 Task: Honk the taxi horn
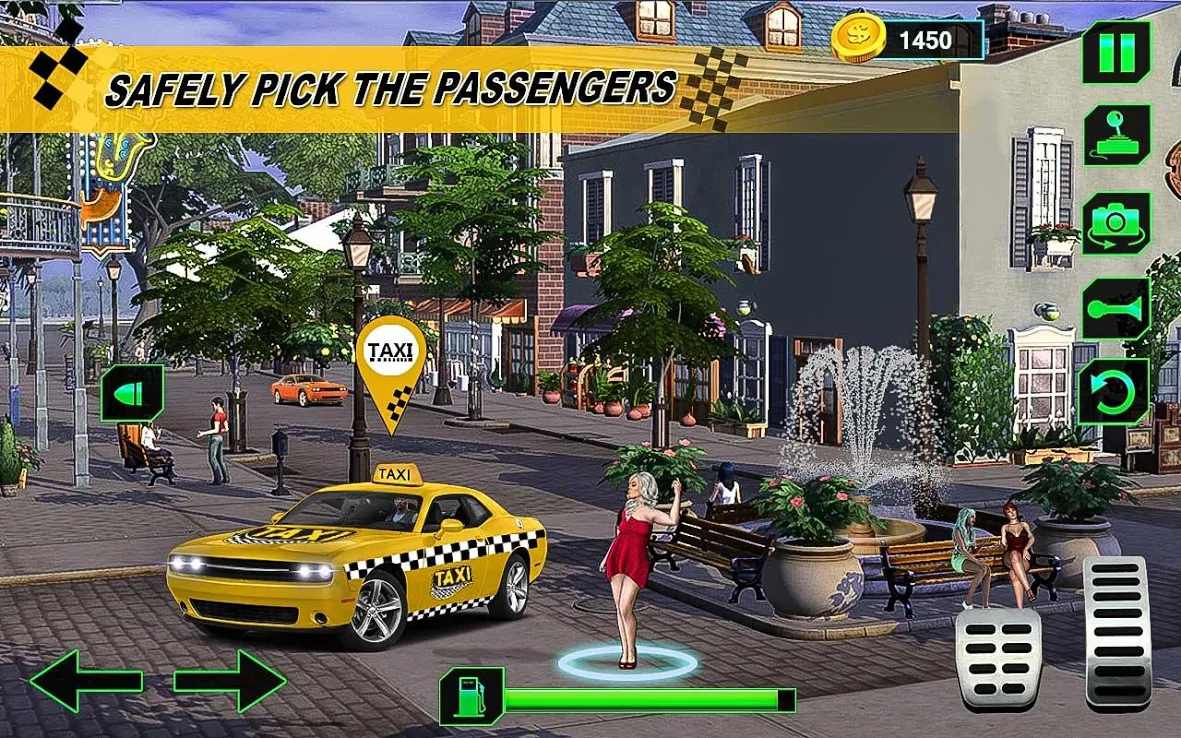tap(1116, 308)
